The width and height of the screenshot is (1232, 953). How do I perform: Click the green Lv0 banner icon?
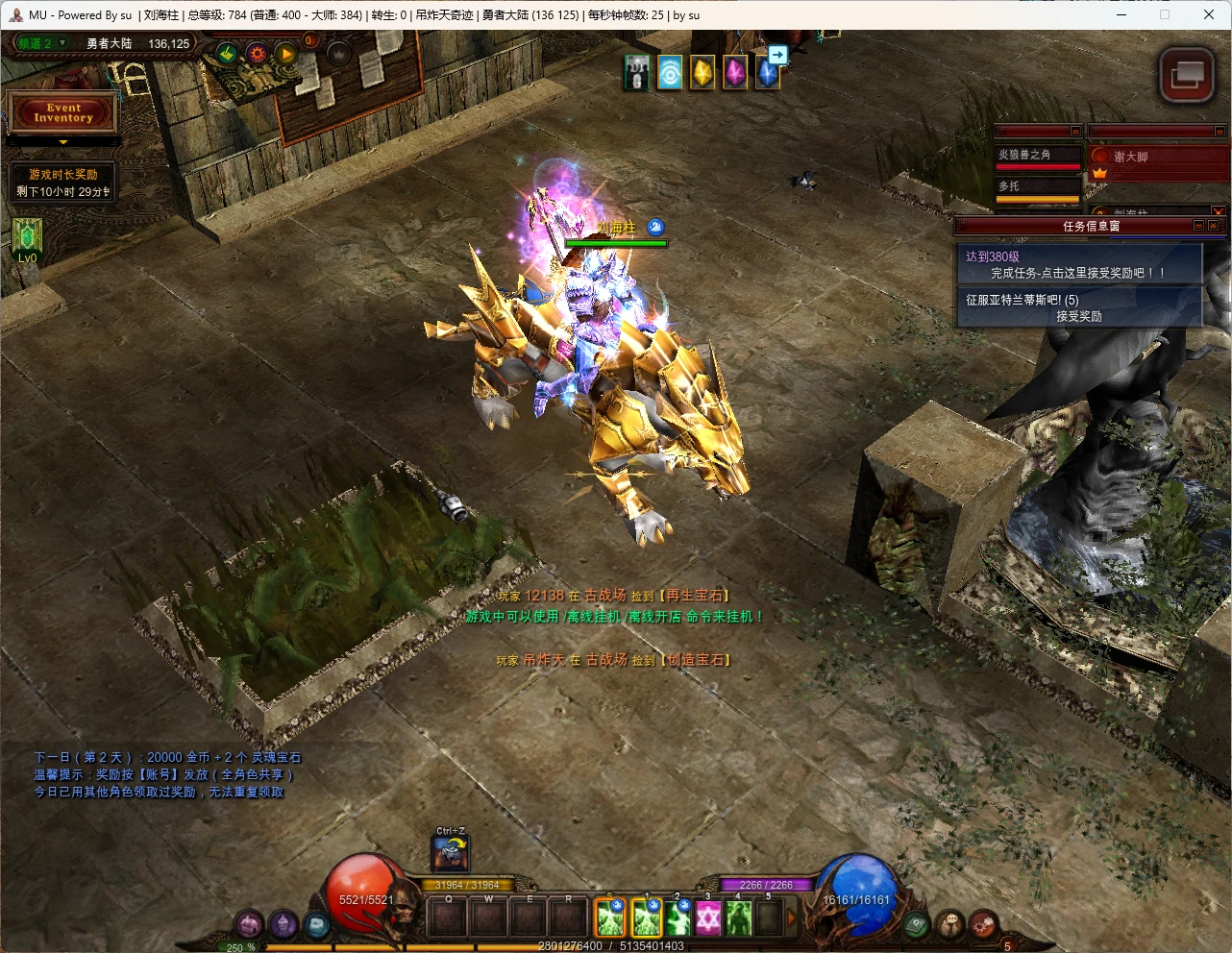click(27, 237)
